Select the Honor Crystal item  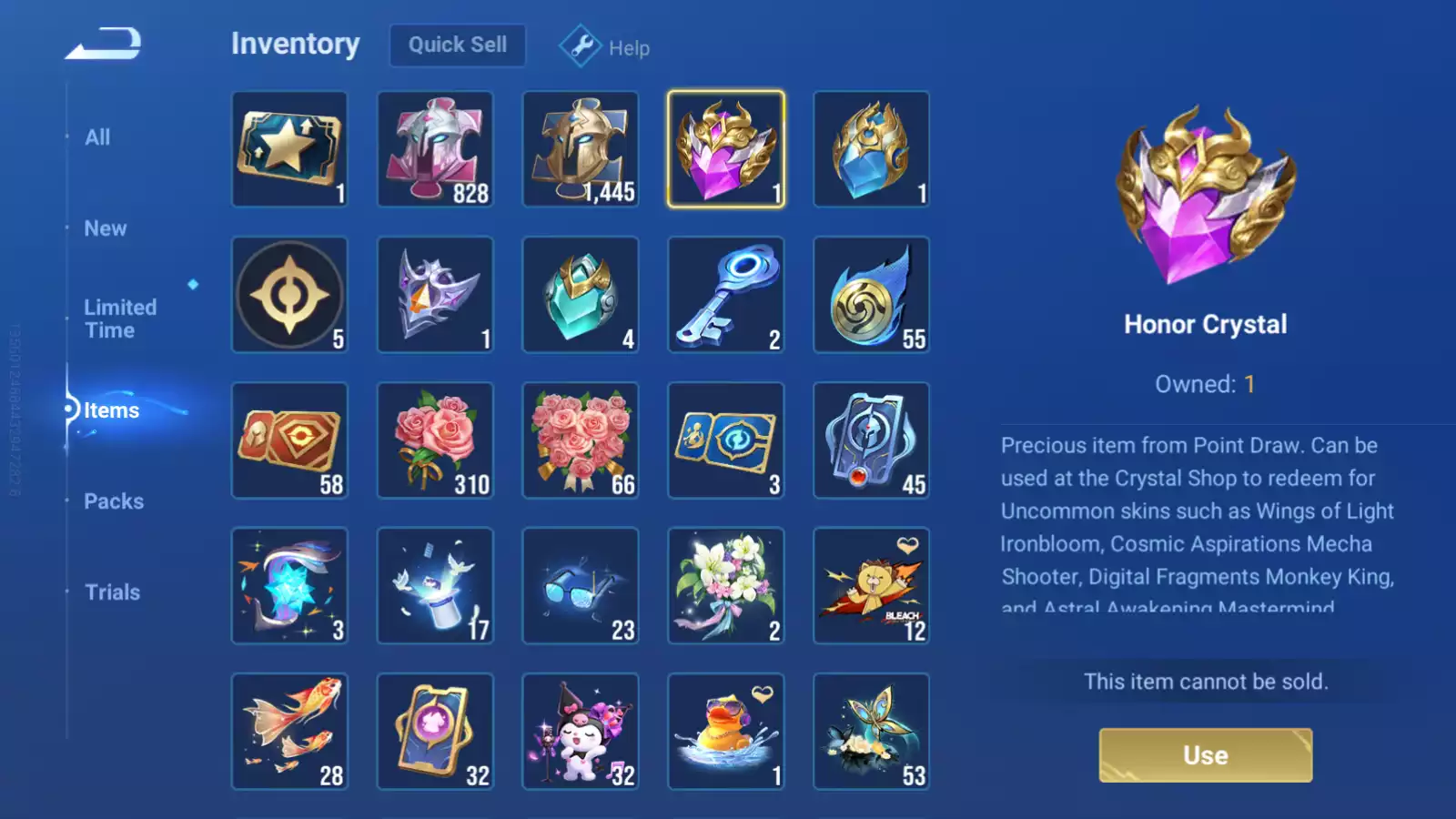pos(725,148)
